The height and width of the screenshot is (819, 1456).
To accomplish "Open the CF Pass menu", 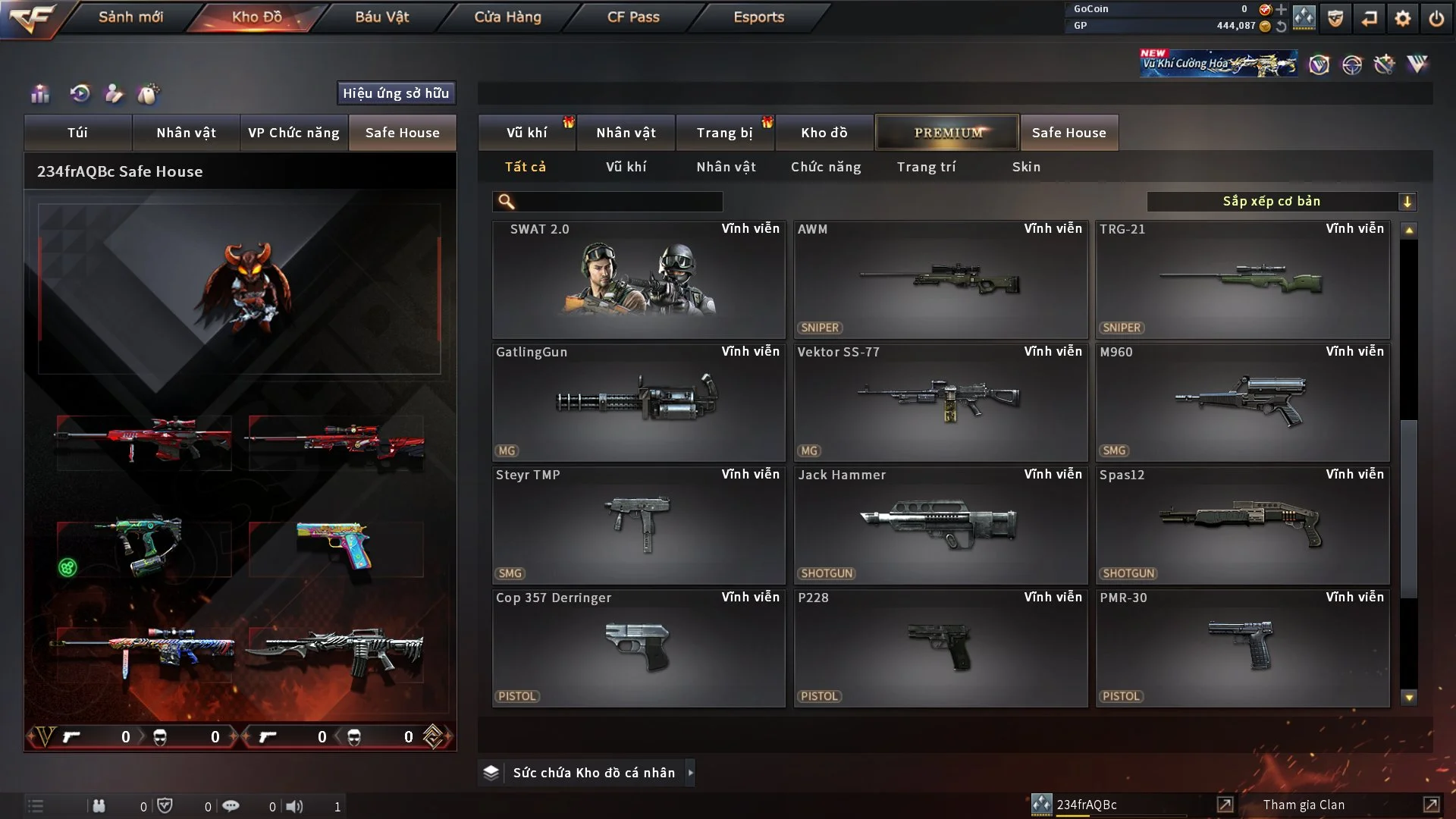I will click(633, 17).
